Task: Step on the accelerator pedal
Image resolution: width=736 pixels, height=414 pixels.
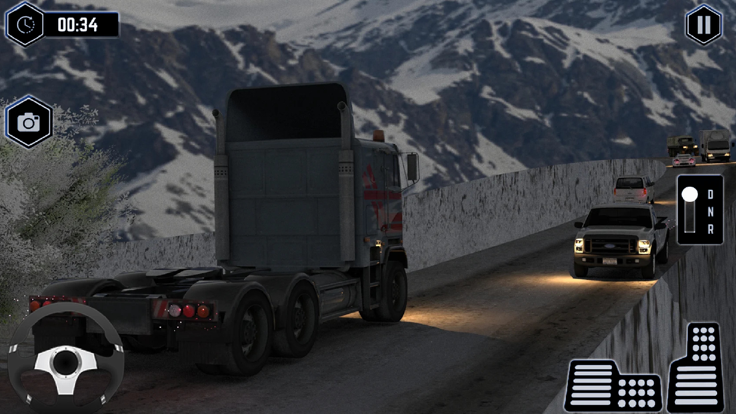Action: tap(695, 367)
